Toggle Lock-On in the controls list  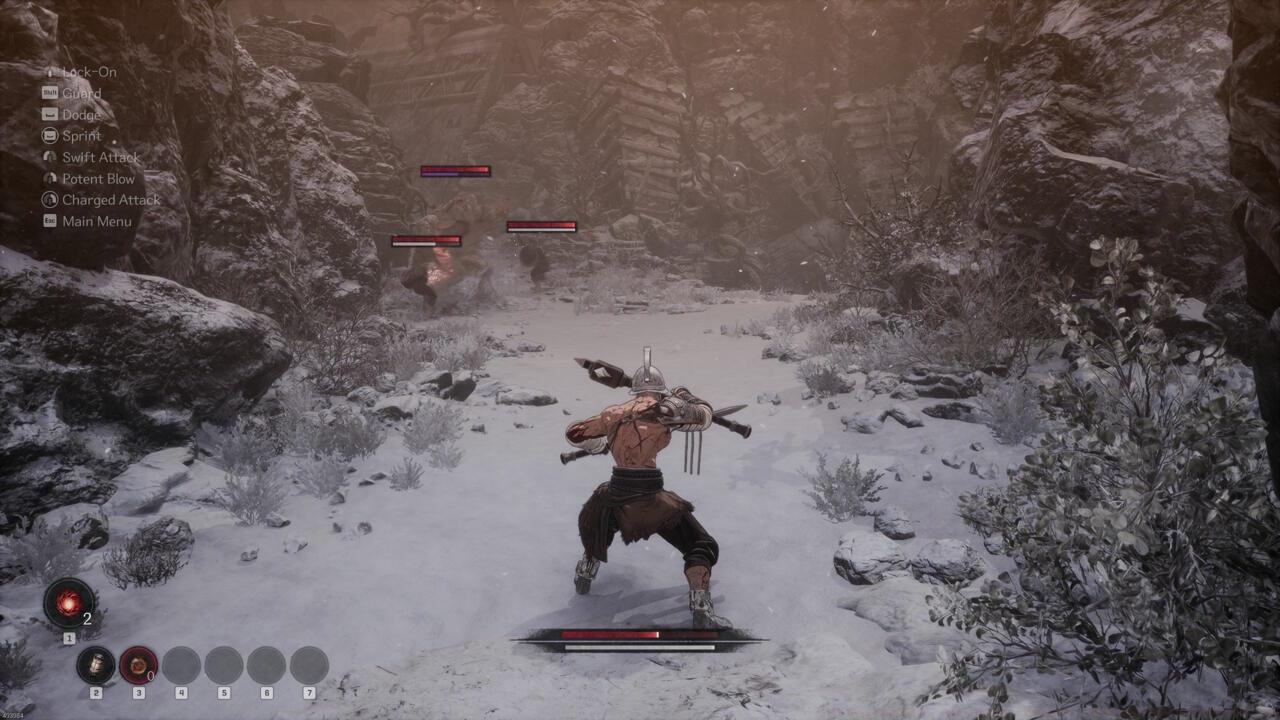[x=88, y=71]
